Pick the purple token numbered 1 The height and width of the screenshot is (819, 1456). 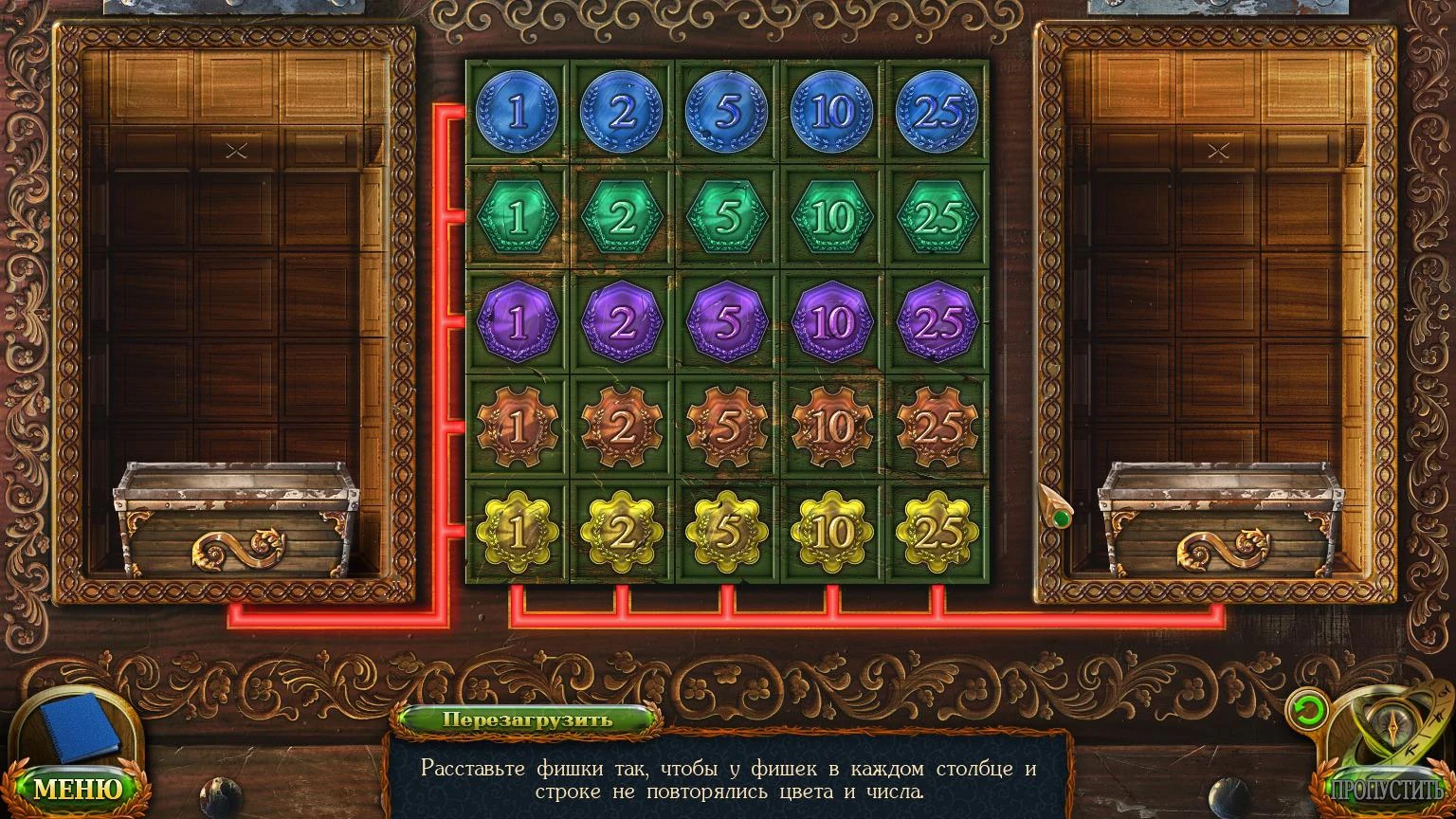coord(518,323)
